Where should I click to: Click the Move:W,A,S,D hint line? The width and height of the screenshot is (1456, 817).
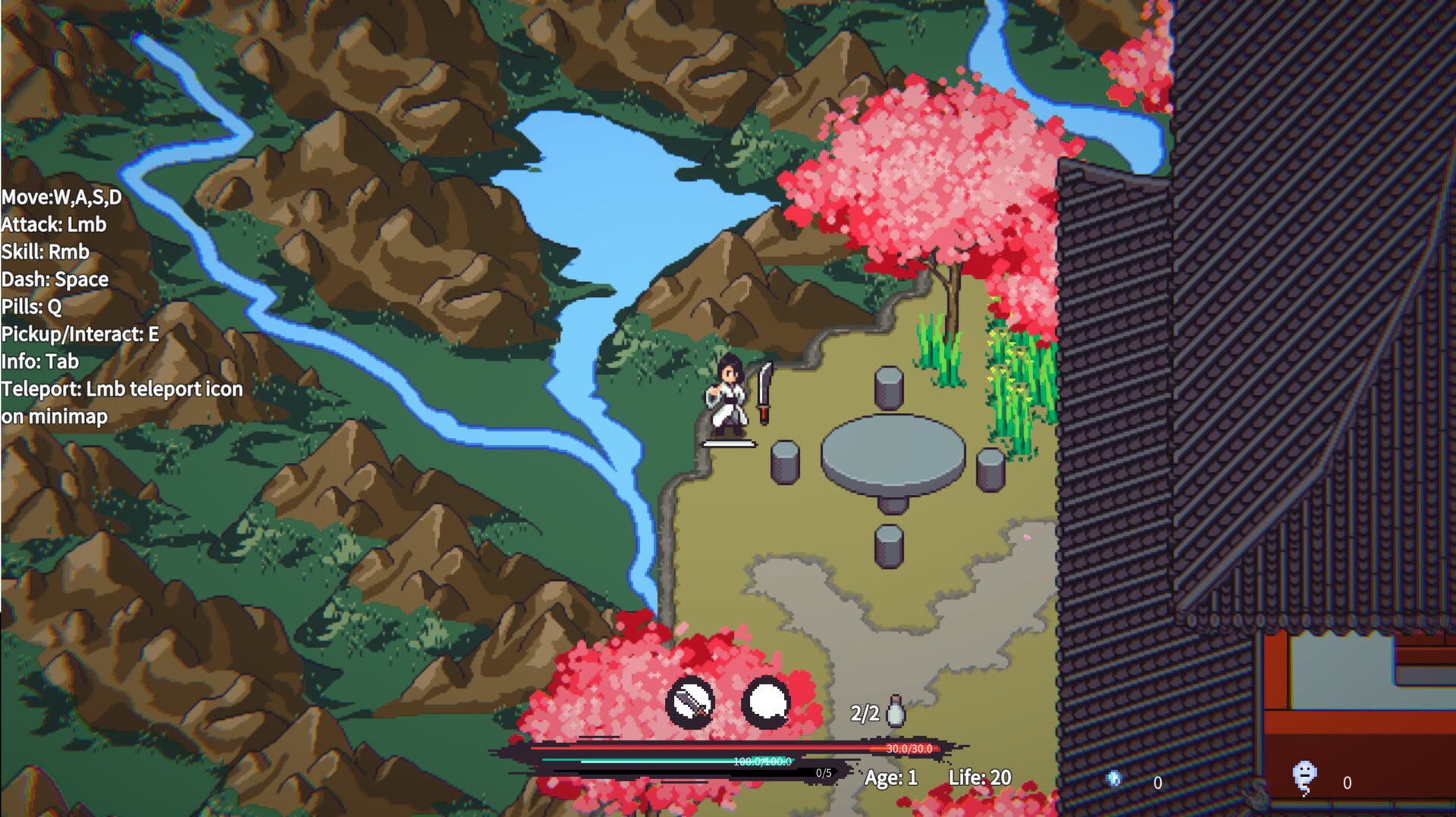[61, 197]
